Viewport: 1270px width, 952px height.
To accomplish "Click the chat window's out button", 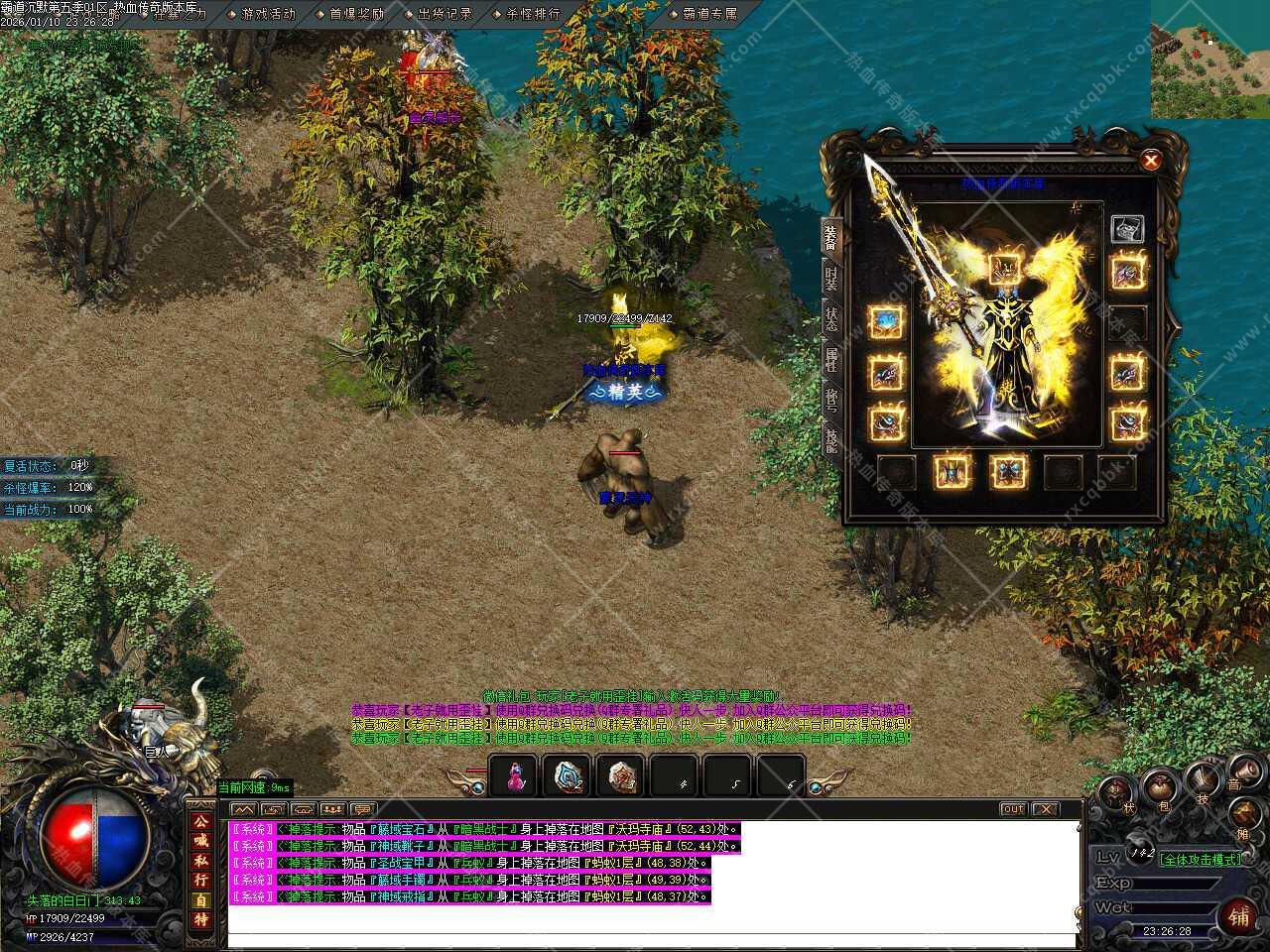I will 1012,809.
